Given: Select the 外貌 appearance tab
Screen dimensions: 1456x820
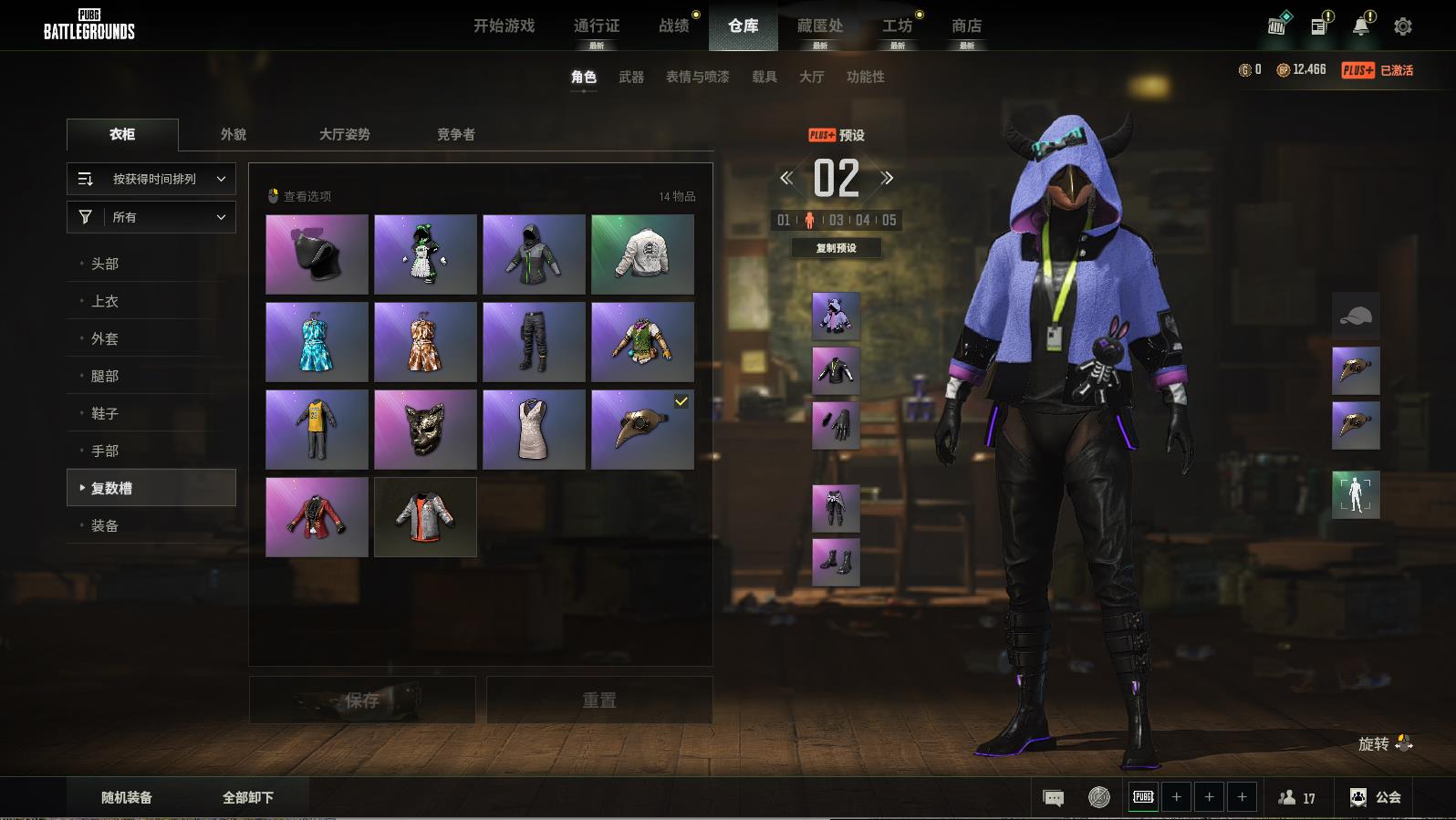Looking at the screenshot, I should tap(234, 134).
